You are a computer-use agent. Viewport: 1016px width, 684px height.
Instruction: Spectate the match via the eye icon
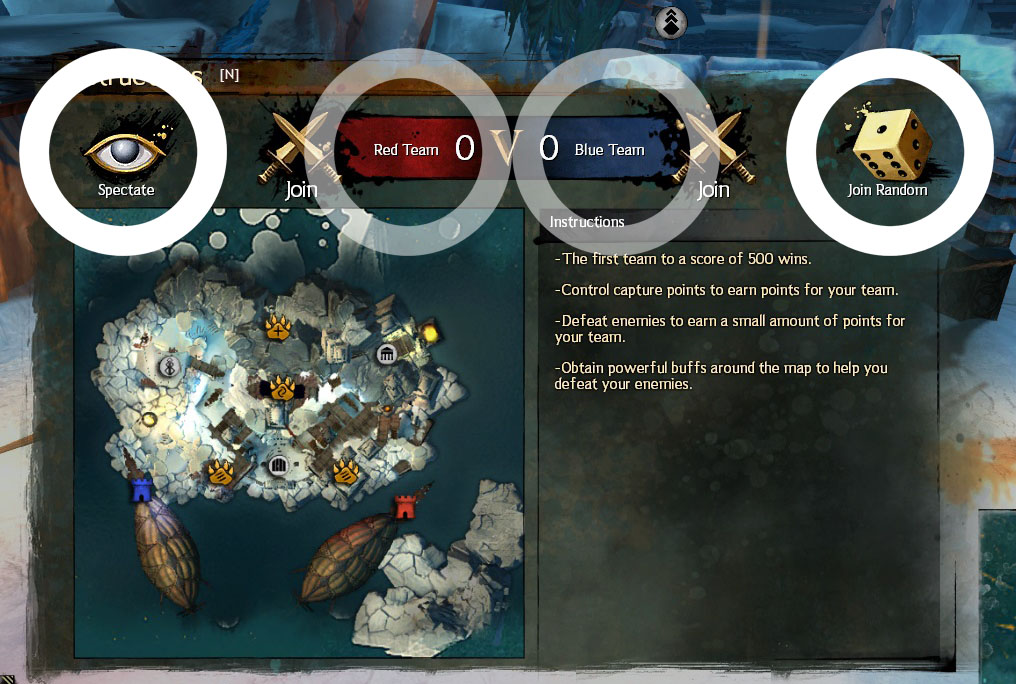pos(124,153)
